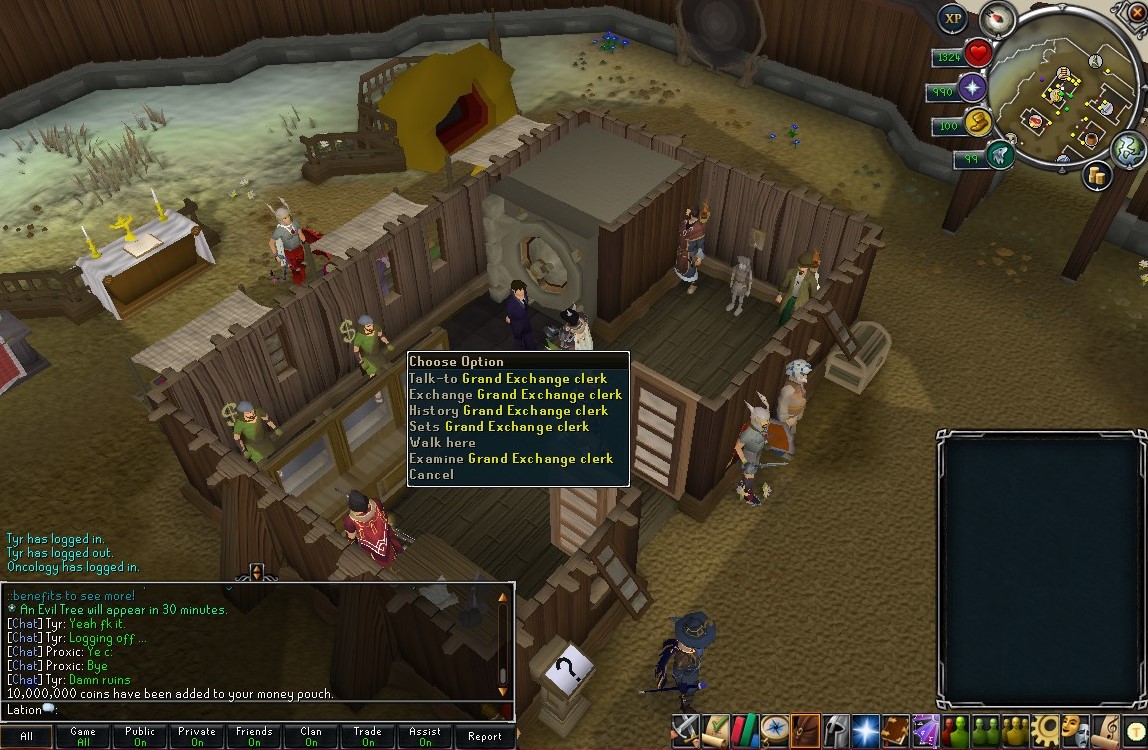Switch to the All chat tab
This screenshot has height=750, width=1148.
click(26, 737)
